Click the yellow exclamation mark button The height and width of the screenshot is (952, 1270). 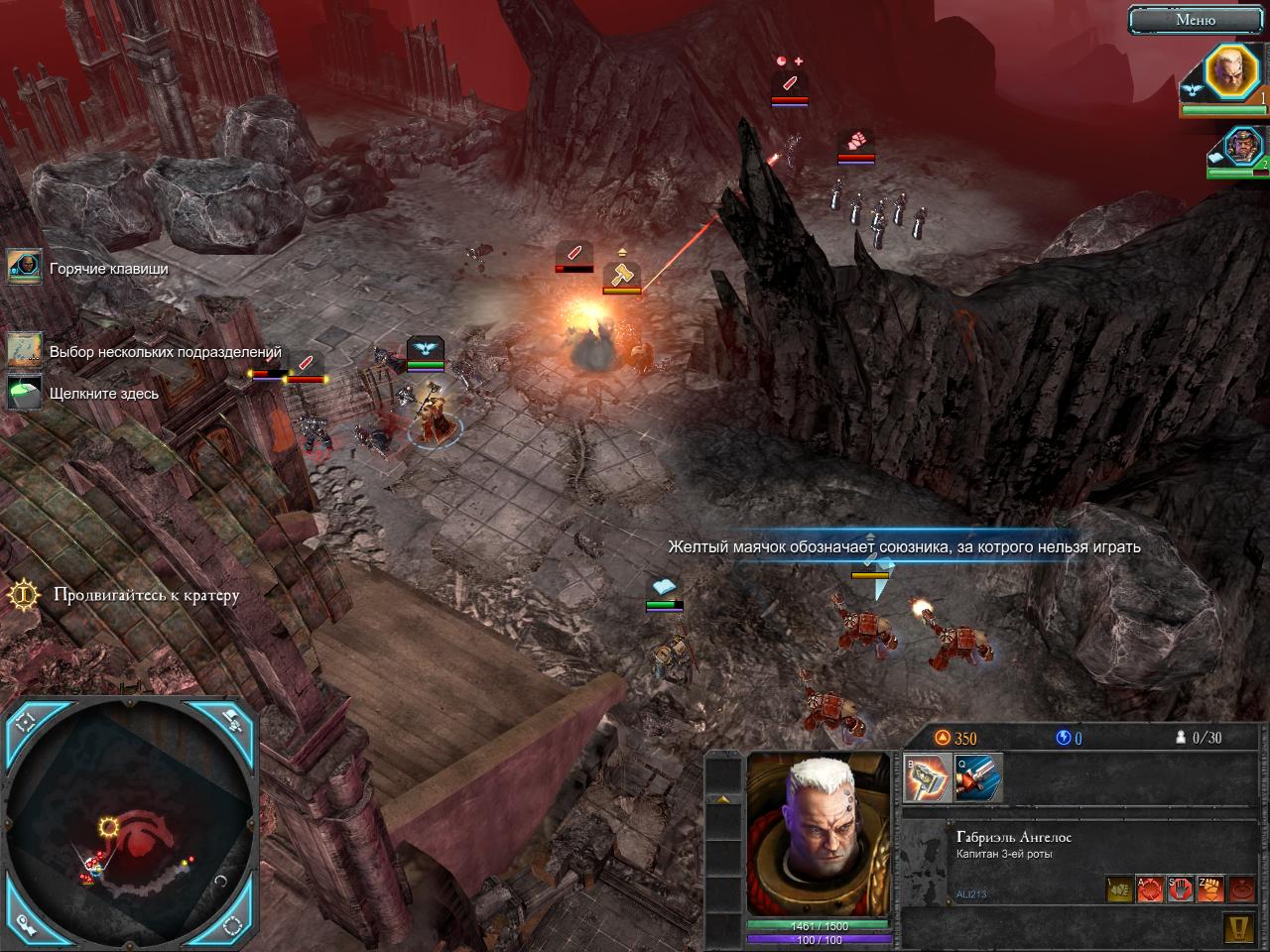(1238, 928)
